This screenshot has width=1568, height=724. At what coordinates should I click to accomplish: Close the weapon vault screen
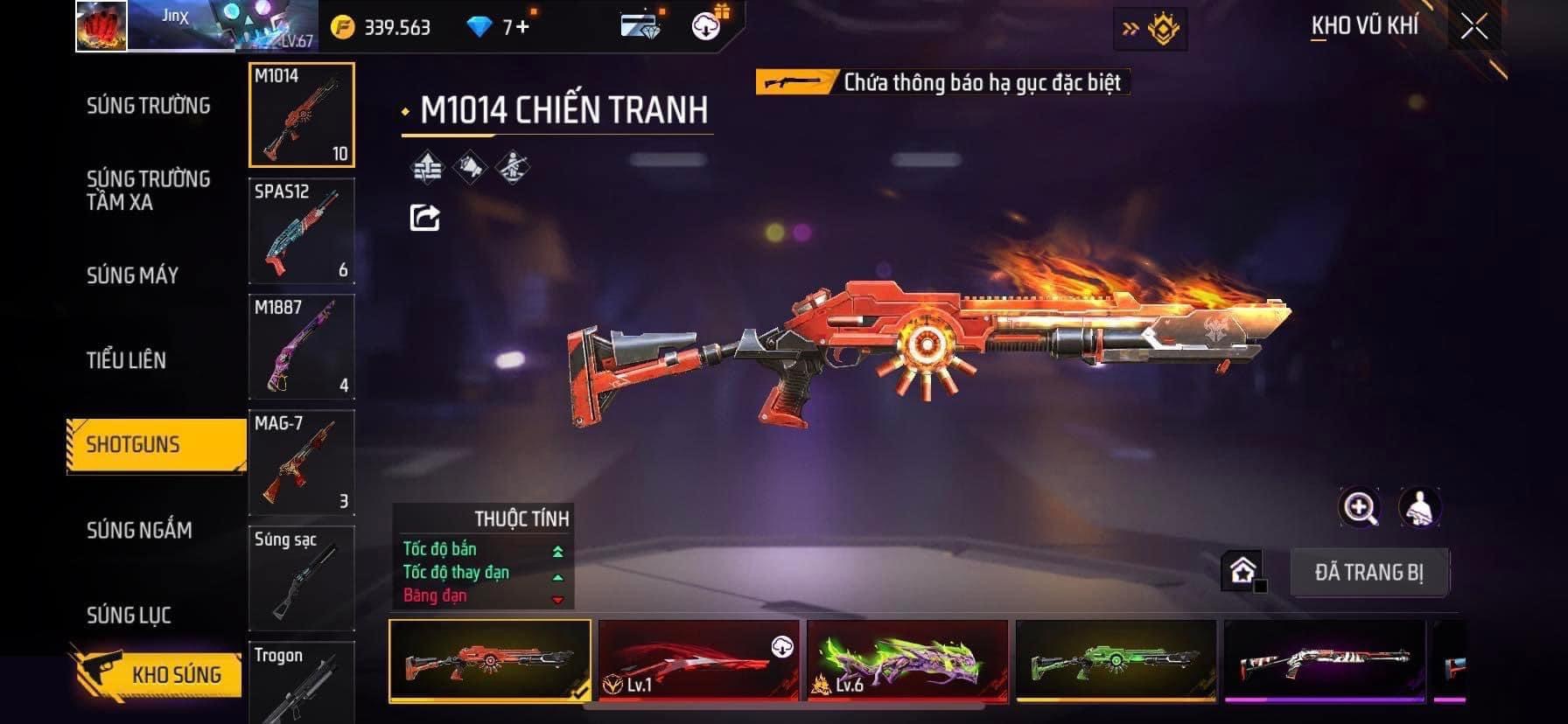(1474, 27)
